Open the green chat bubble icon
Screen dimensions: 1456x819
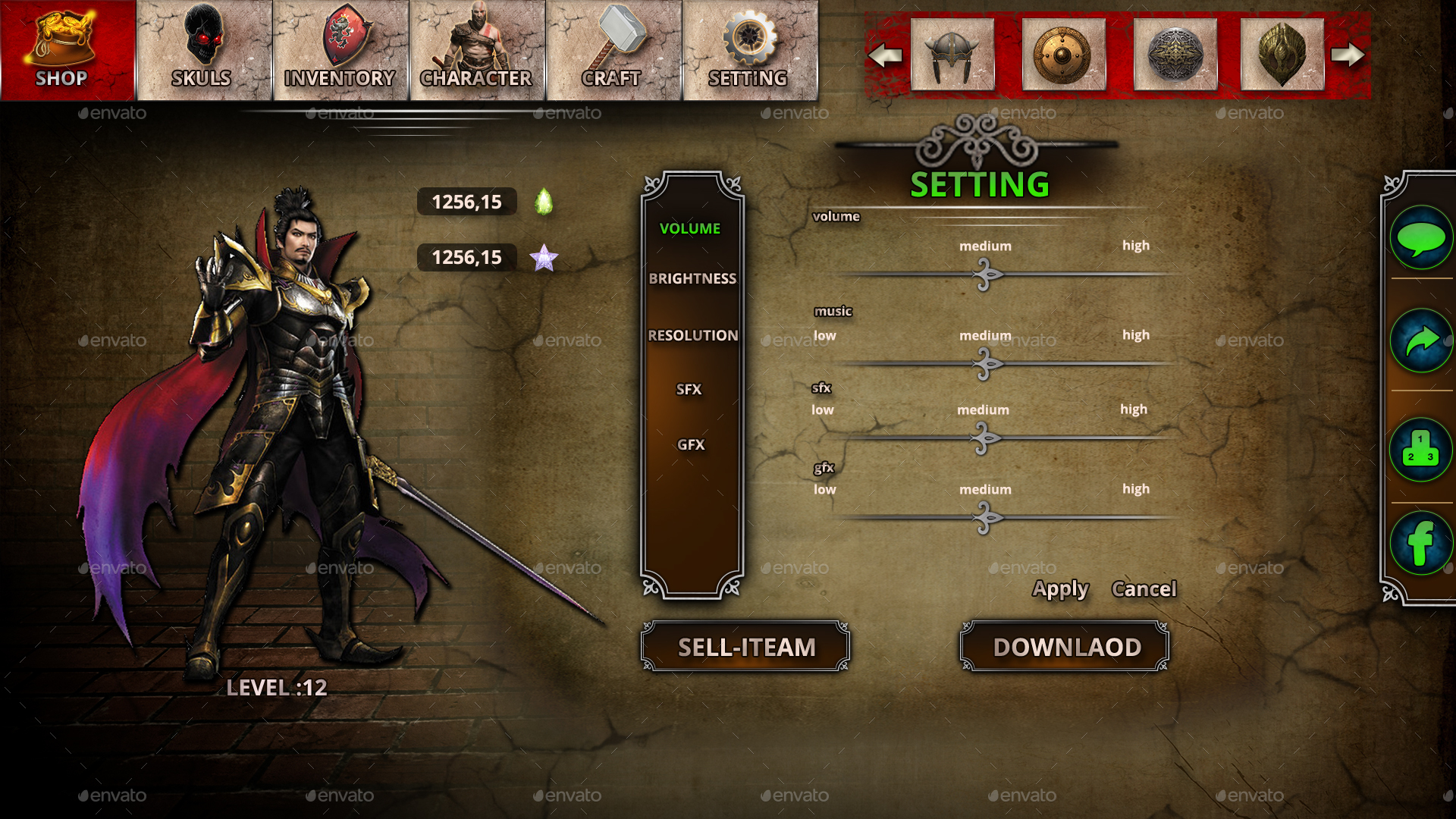pyautogui.click(x=1422, y=237)
